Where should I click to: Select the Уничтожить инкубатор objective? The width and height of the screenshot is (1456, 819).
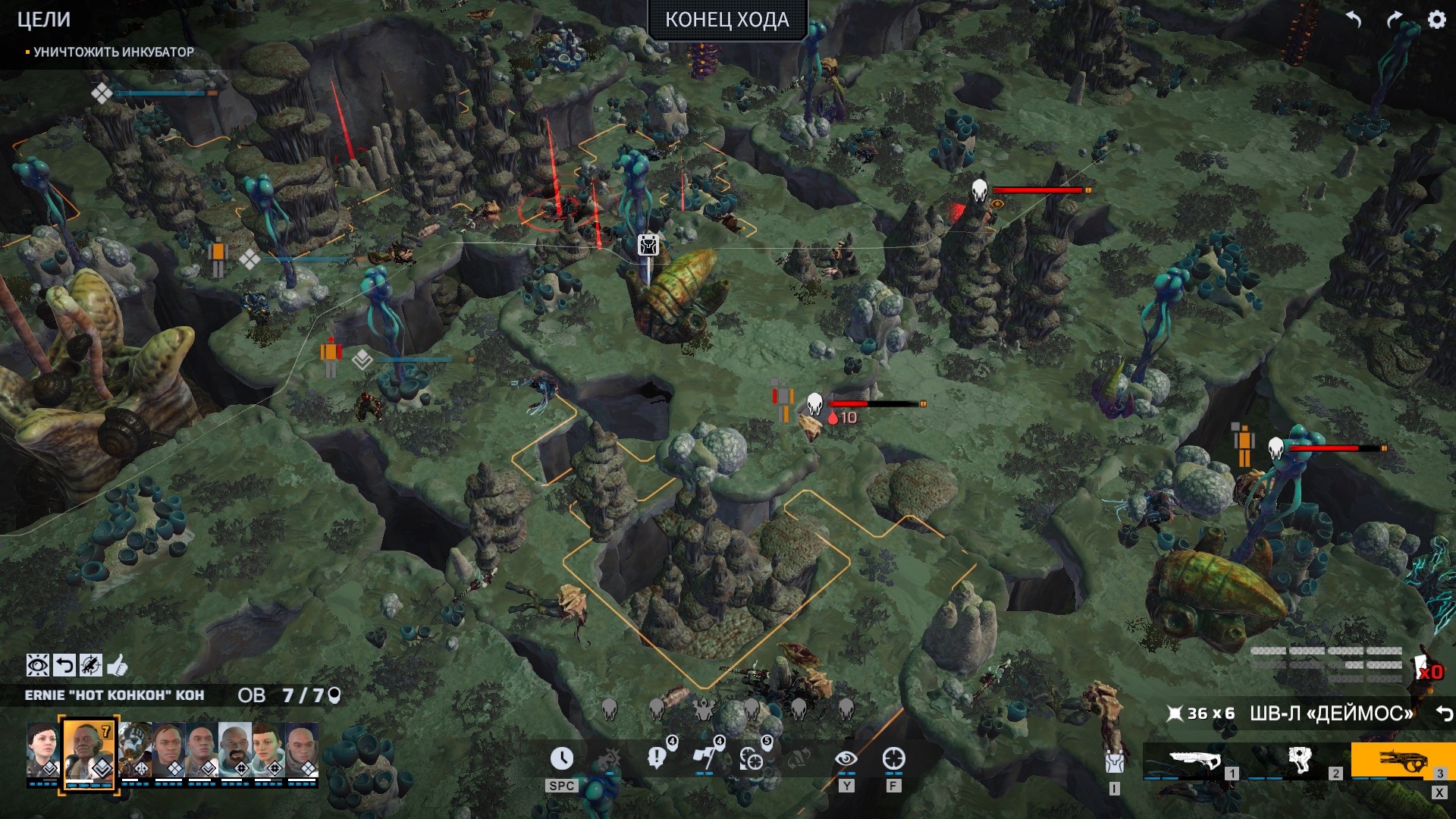[x=114, y=52]
